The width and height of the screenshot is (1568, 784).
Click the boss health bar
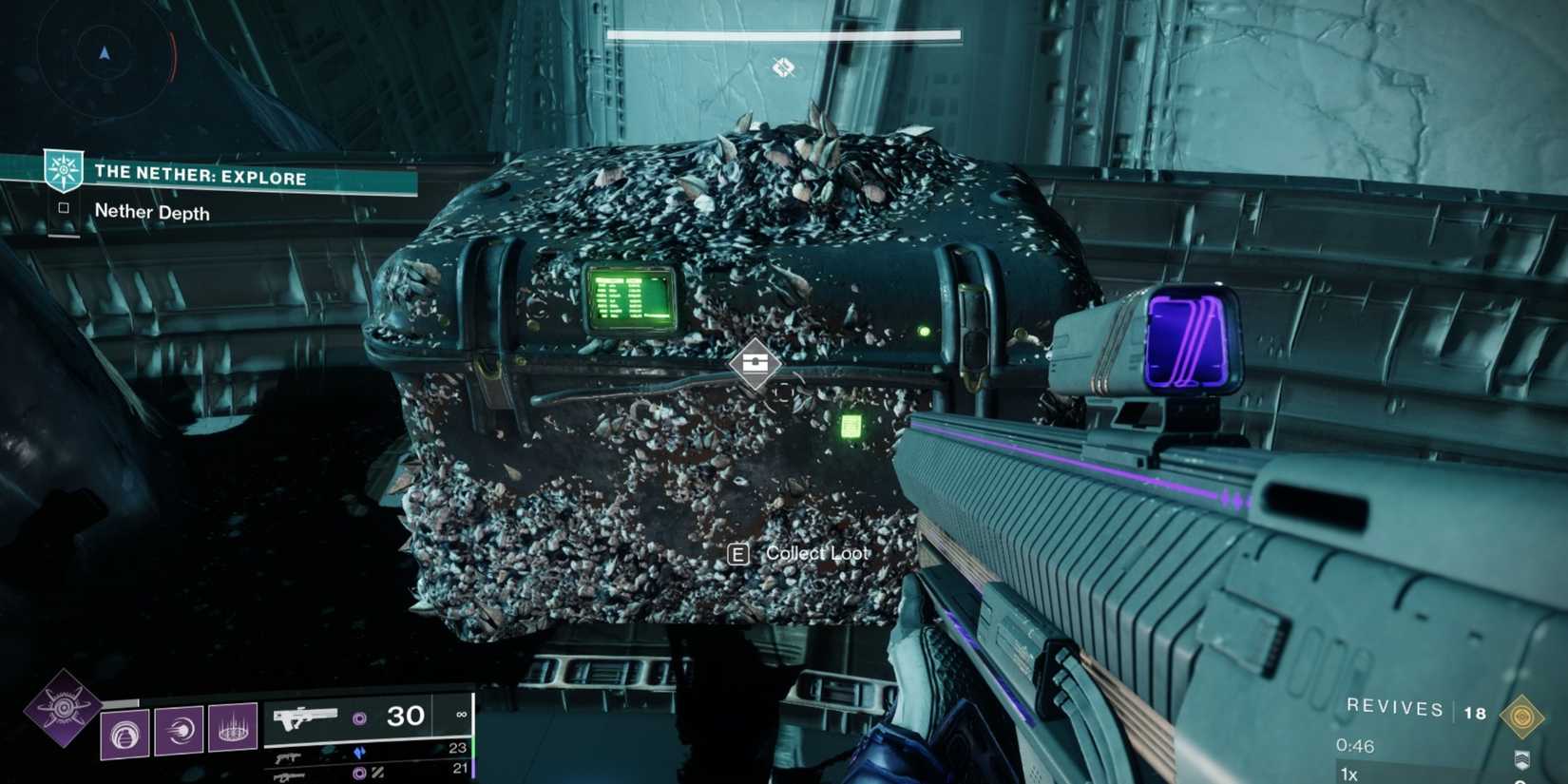point(782,33)
